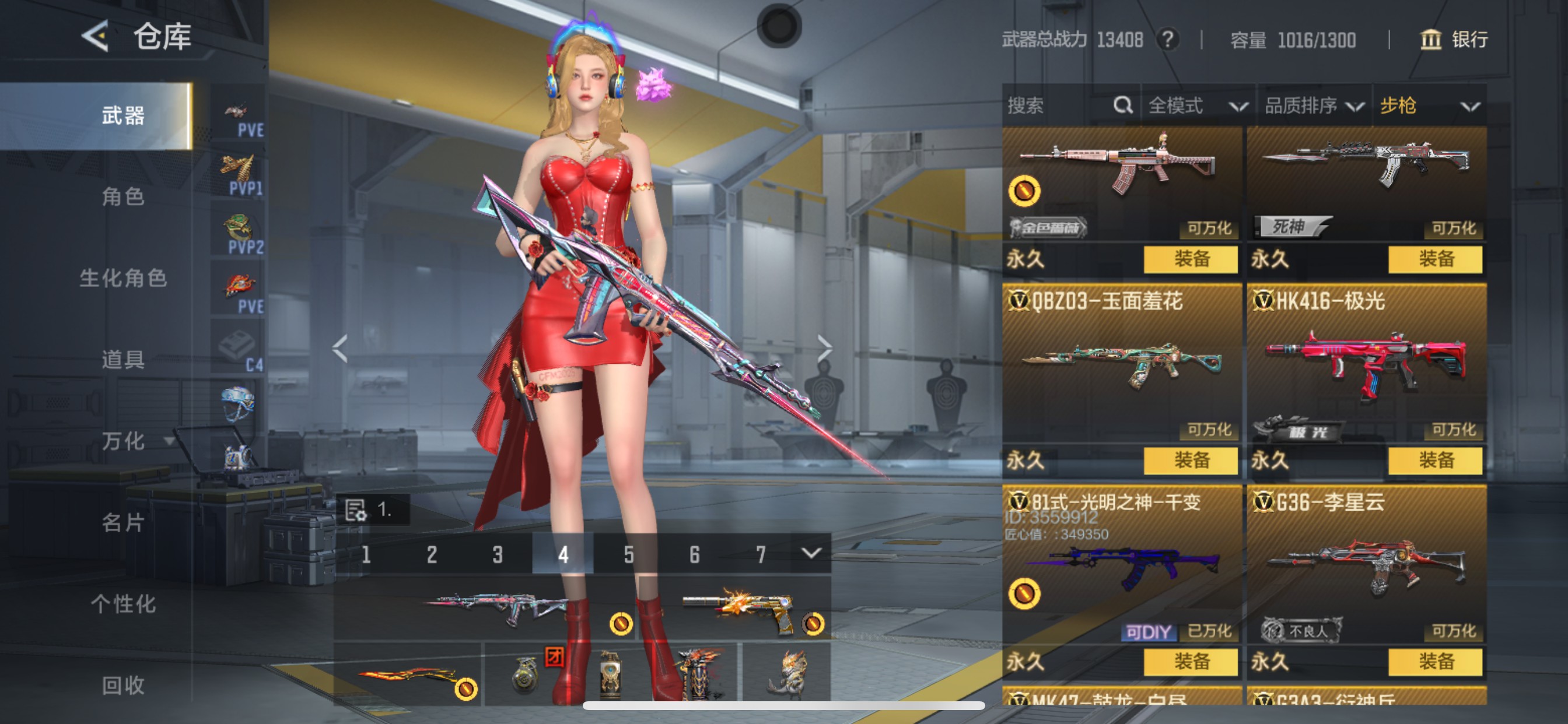This screenshot has height=724, width=1568.
Task: Open the 银行 bank
Action: point(1454,40)
